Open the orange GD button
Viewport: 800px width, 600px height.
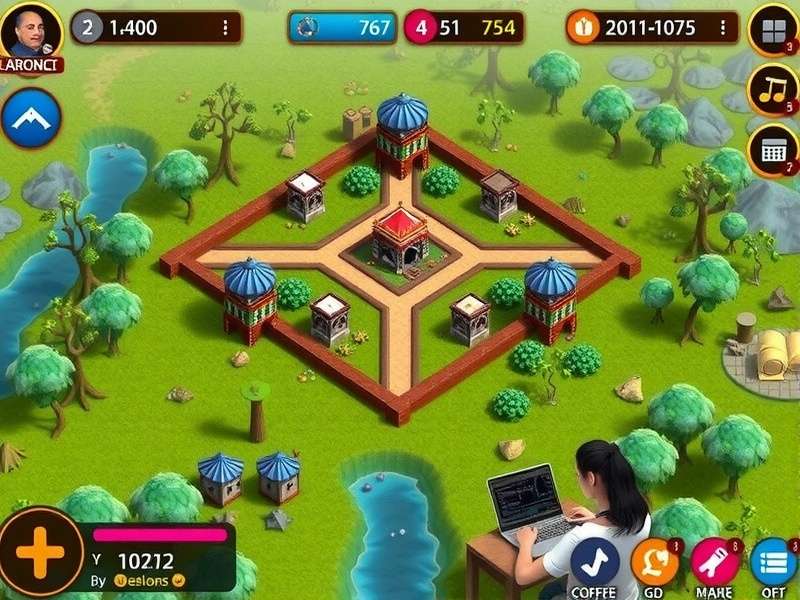[655, 562]
